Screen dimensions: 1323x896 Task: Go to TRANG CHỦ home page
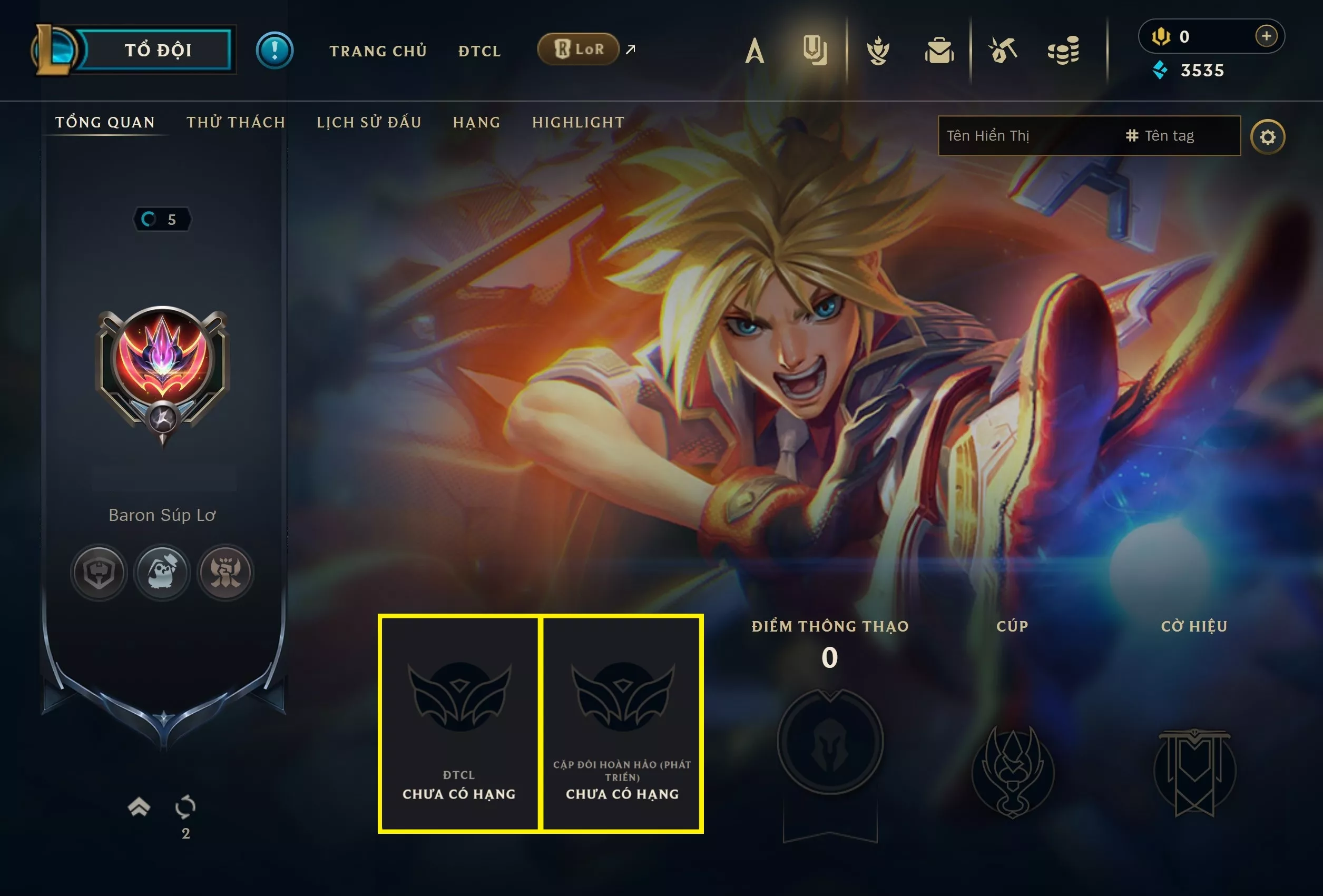(x=378, y=51)
